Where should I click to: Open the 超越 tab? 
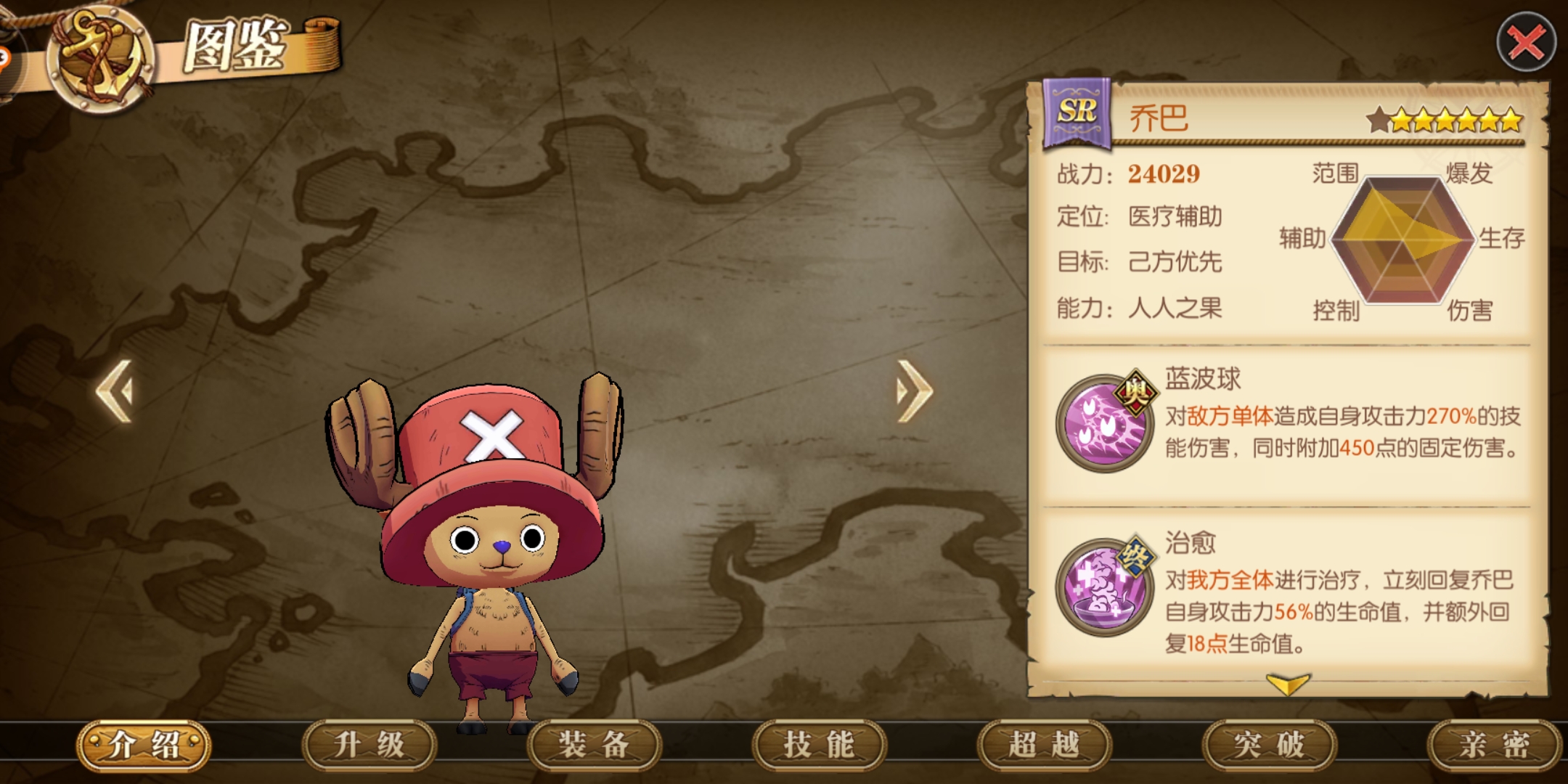(1044, 745)
